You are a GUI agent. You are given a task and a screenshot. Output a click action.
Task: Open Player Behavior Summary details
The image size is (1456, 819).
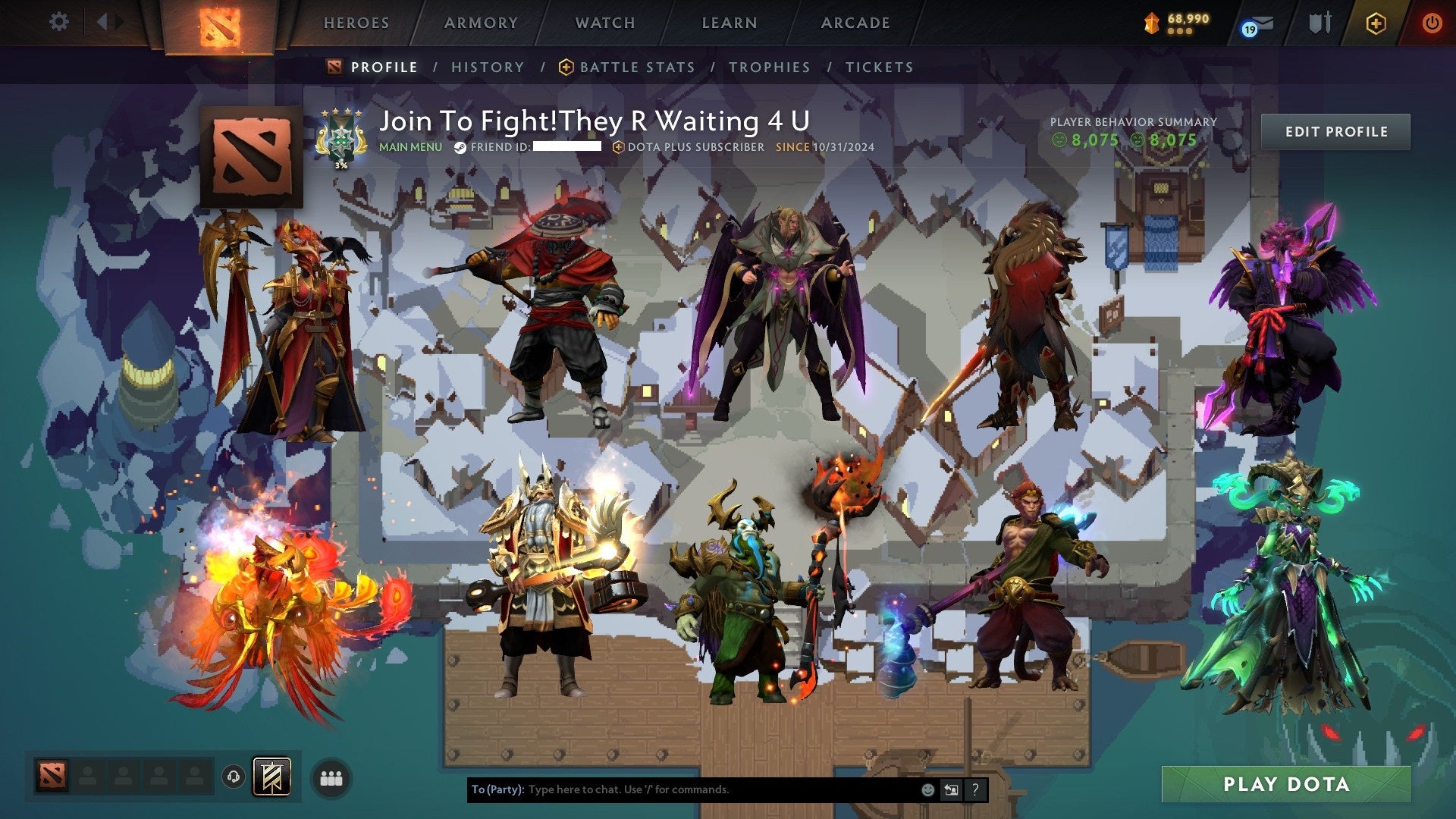pyautogui.click(x=1133, y=130)
